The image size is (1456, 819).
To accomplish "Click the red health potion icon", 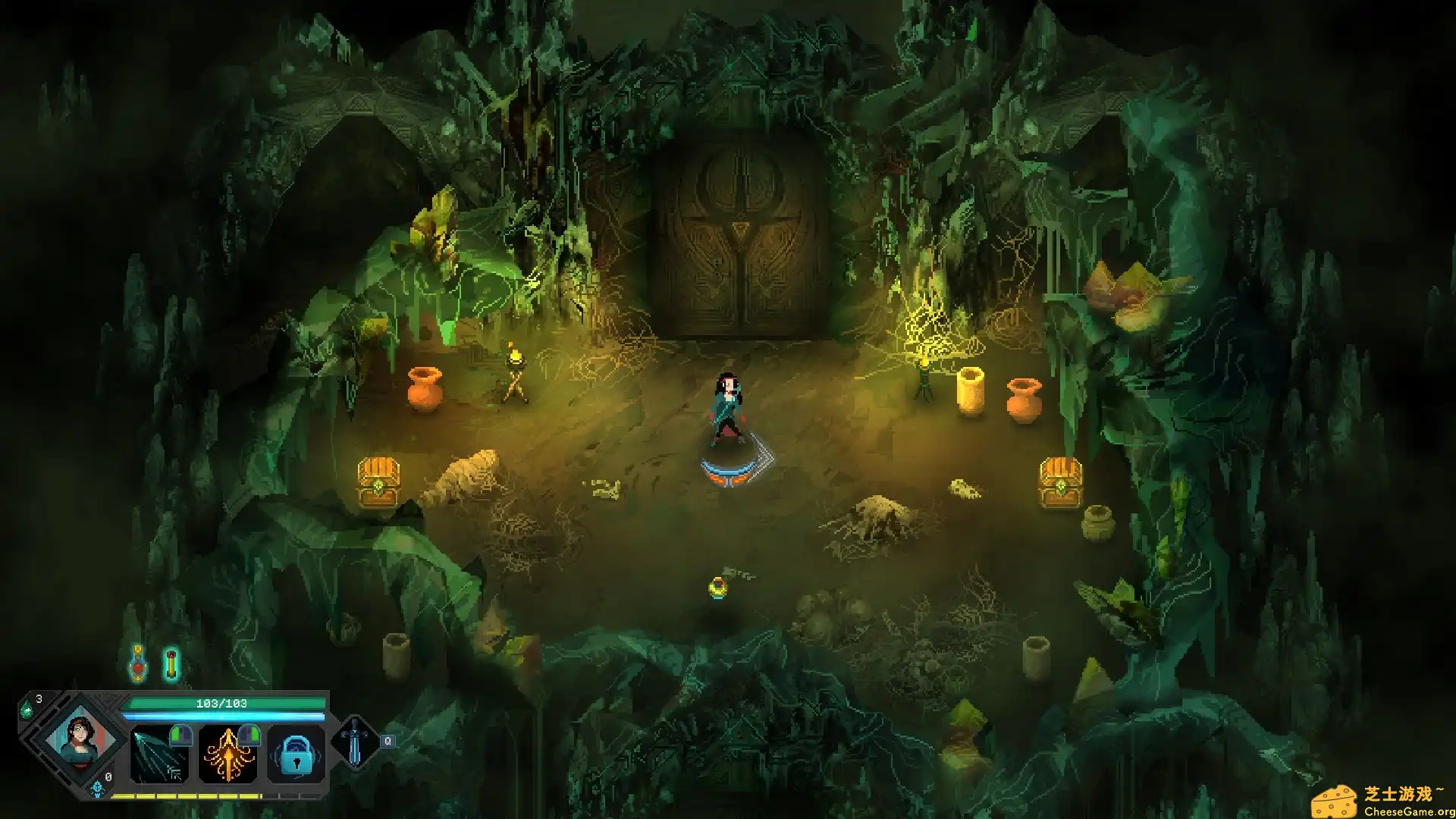I will (137, 664).
